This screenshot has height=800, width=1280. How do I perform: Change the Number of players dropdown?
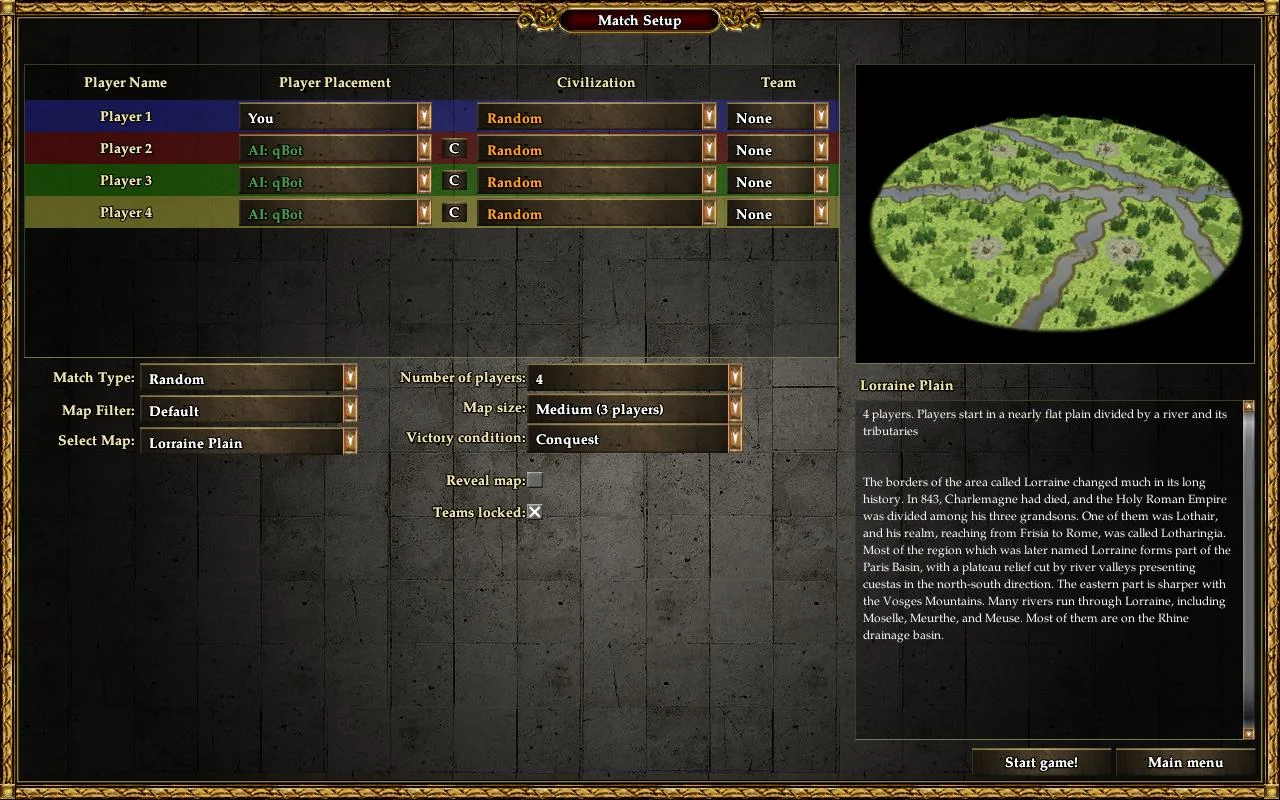tap(634, 378)
